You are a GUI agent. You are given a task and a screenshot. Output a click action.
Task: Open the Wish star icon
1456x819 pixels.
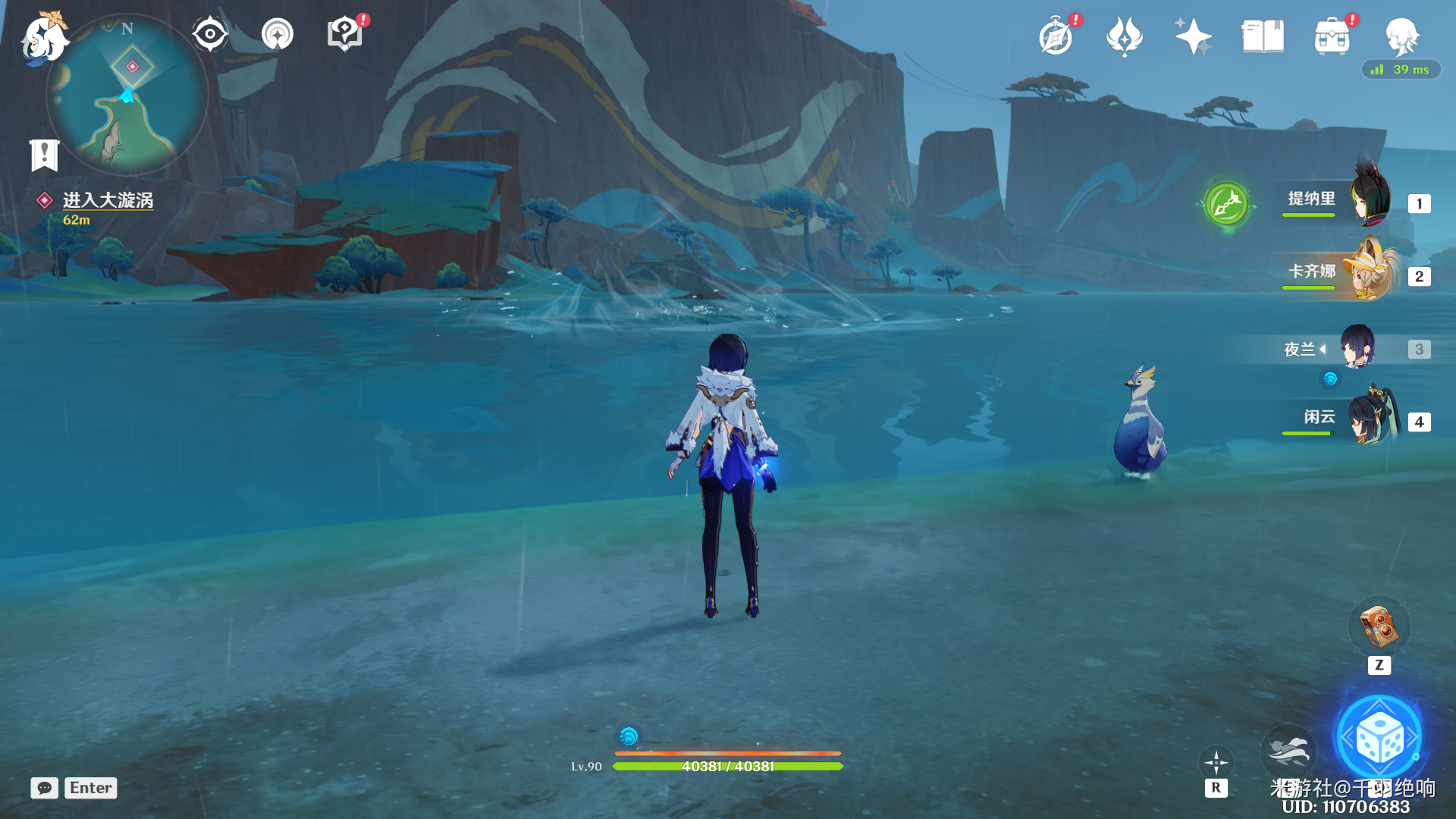(x=1192, y=36)
